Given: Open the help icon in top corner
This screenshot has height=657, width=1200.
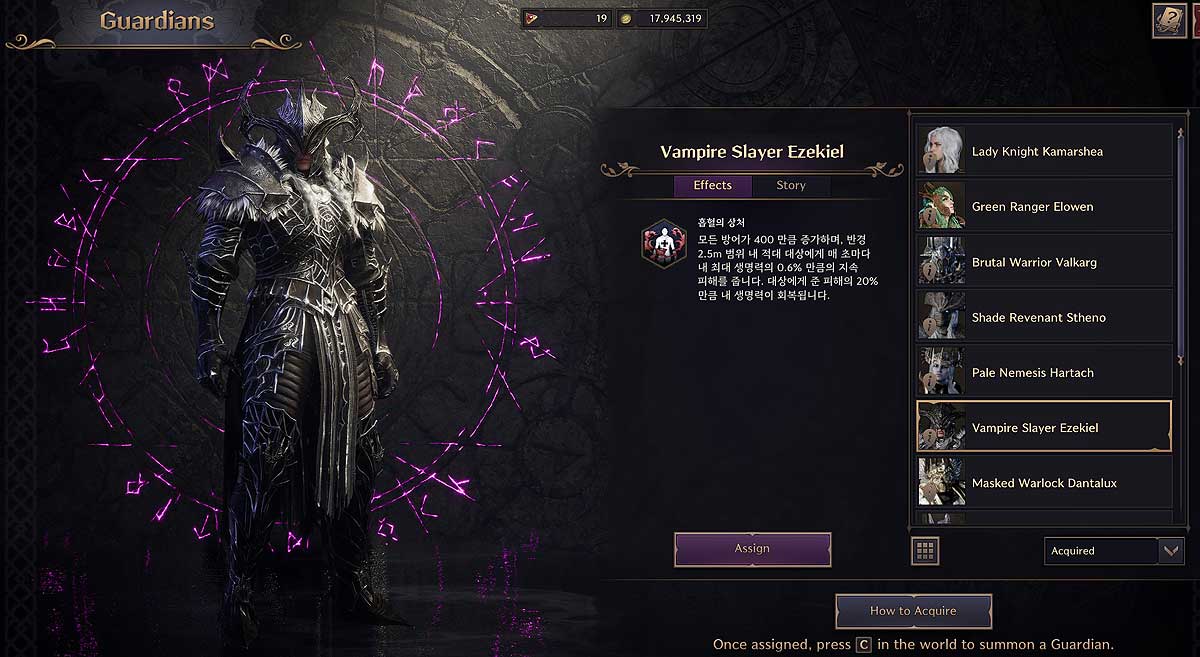Looking at the screenshot, I should coord(1167,21).
